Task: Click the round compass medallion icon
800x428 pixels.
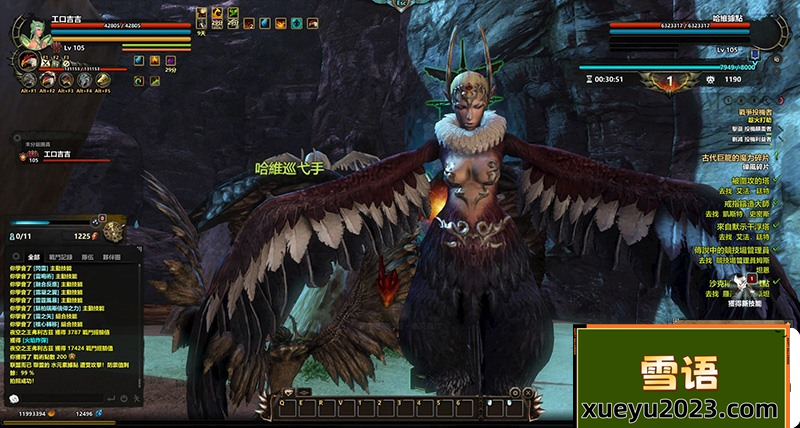Action: point(114,232)
